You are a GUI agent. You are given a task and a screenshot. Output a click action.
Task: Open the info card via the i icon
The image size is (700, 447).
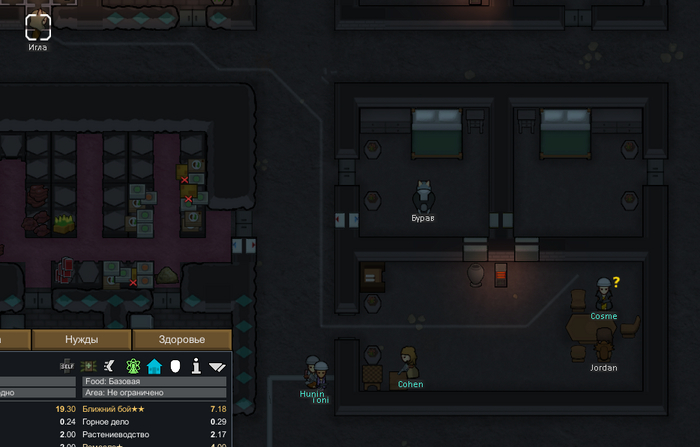click(x=196, y=366)
